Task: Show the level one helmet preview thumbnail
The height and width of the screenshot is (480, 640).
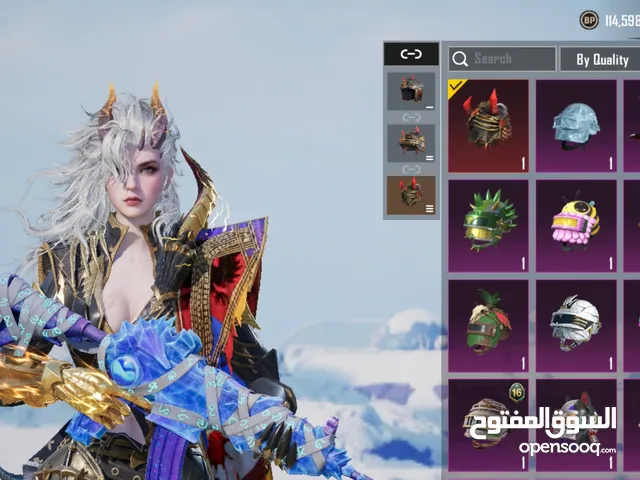Action: (x=411, y=92)
